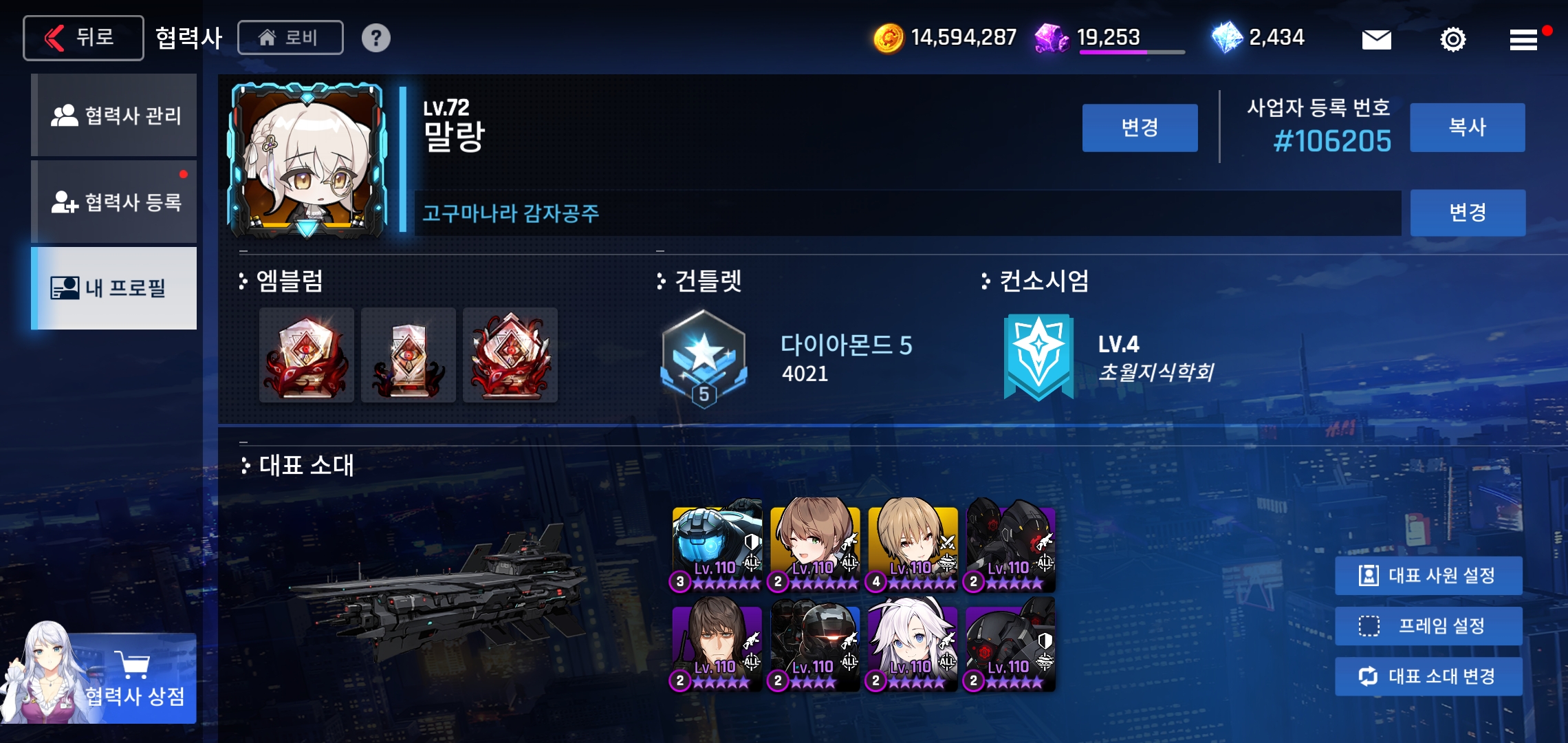Open the mail inbox icon

point(1378,39)
